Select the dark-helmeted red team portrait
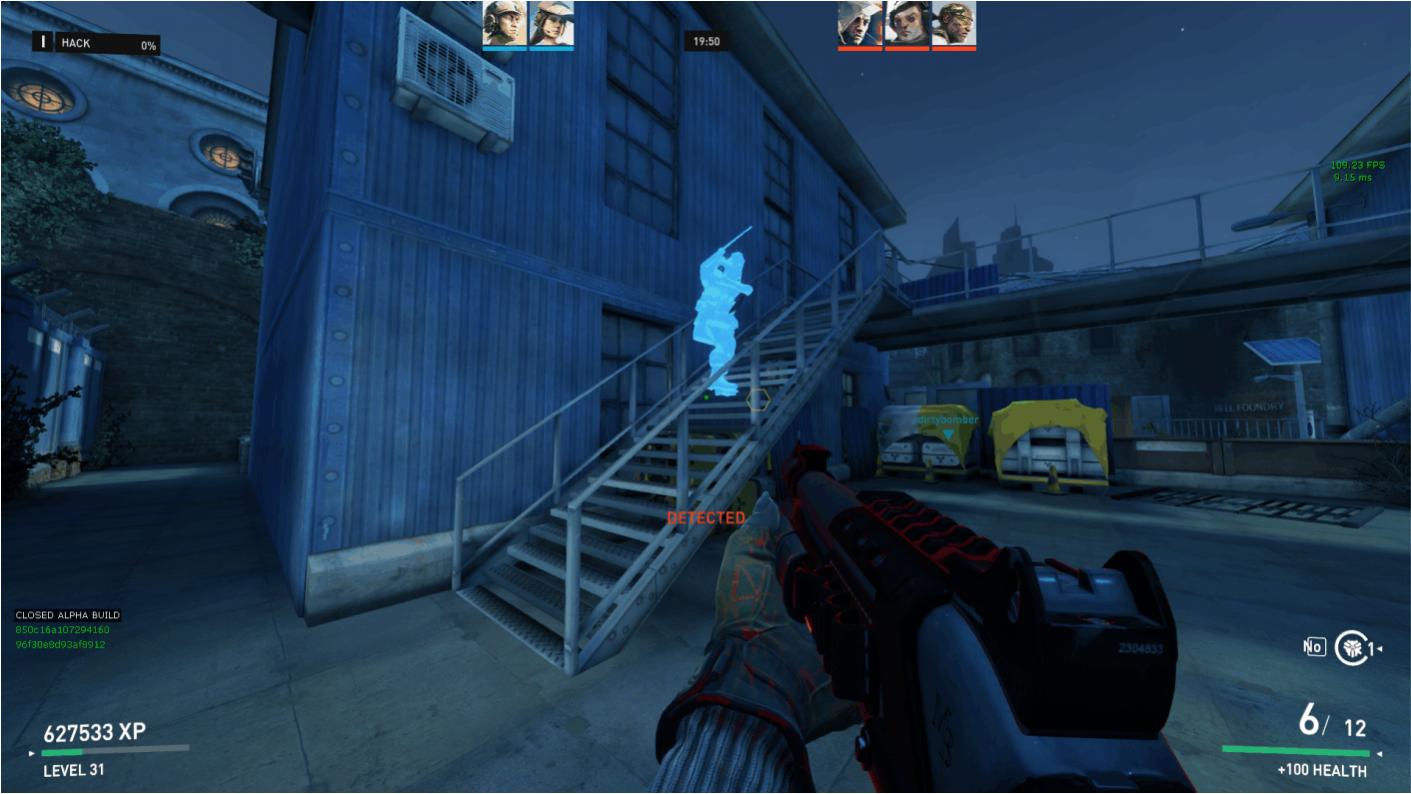The image size is (1411, 794). point(907,23)
